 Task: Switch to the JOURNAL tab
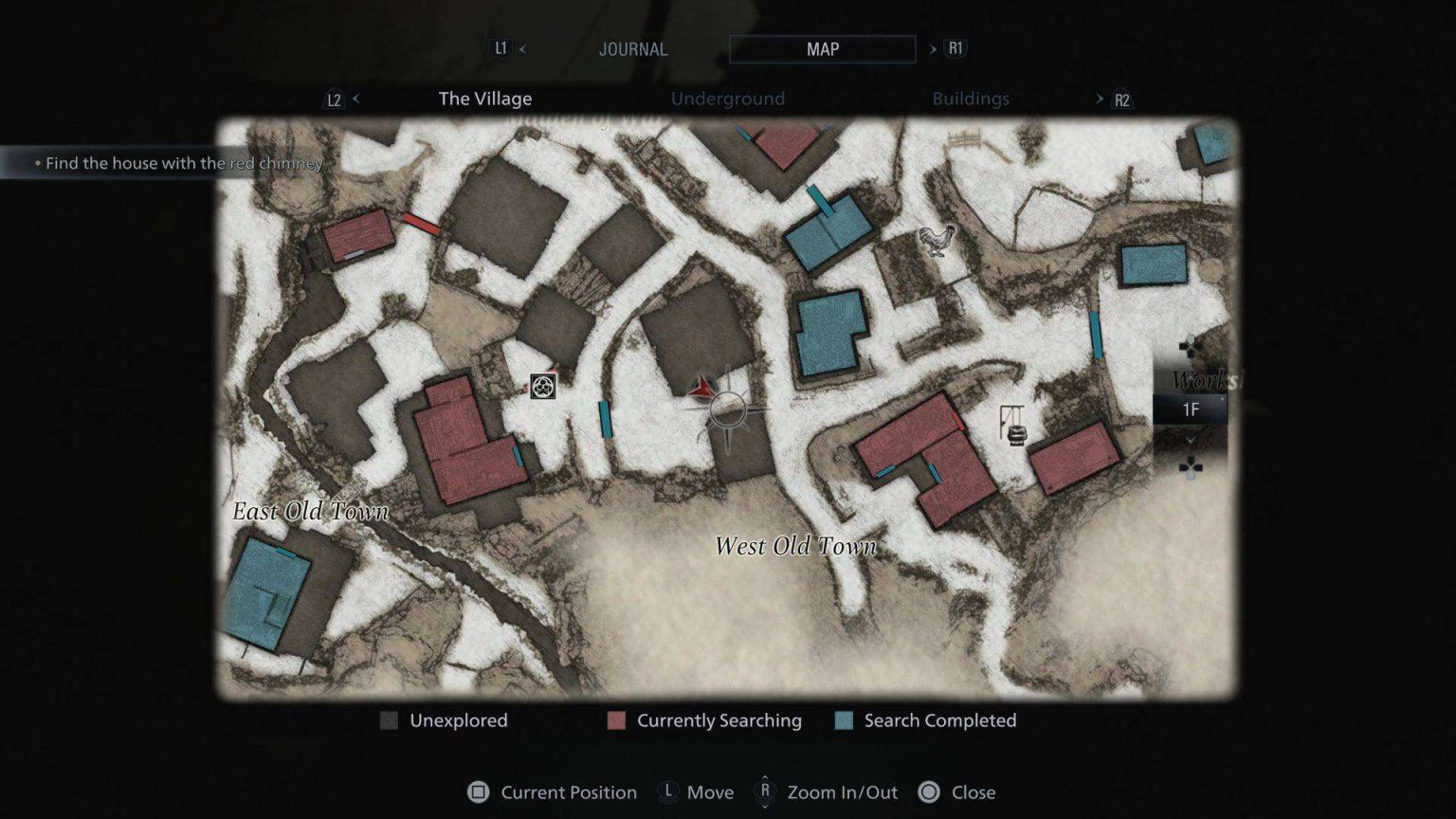point(633,48)
